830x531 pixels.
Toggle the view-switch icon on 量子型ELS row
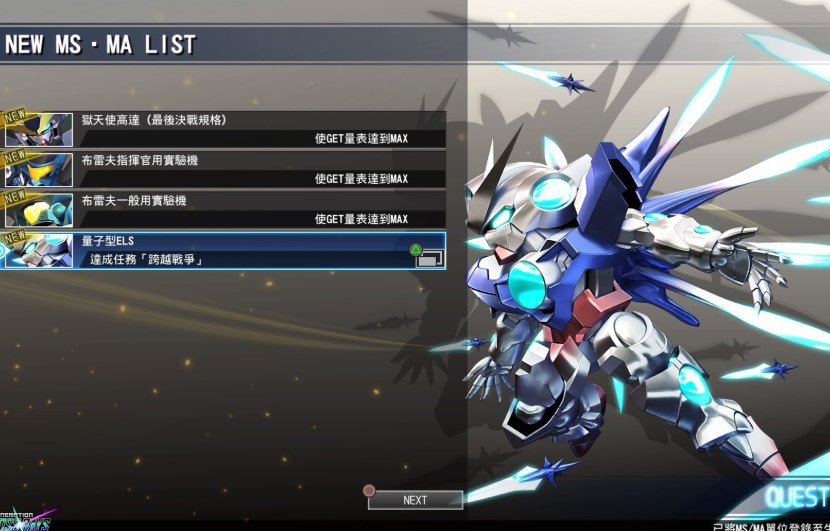(x=427, y=257)
